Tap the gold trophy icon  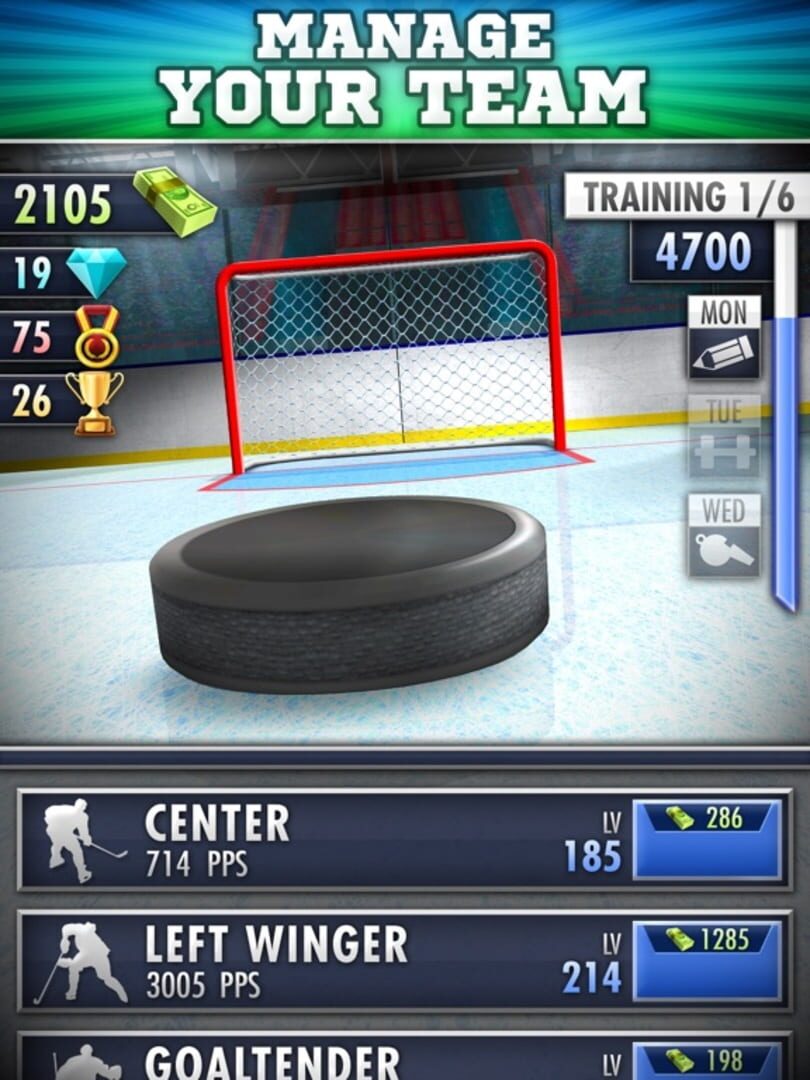(95, 401)
